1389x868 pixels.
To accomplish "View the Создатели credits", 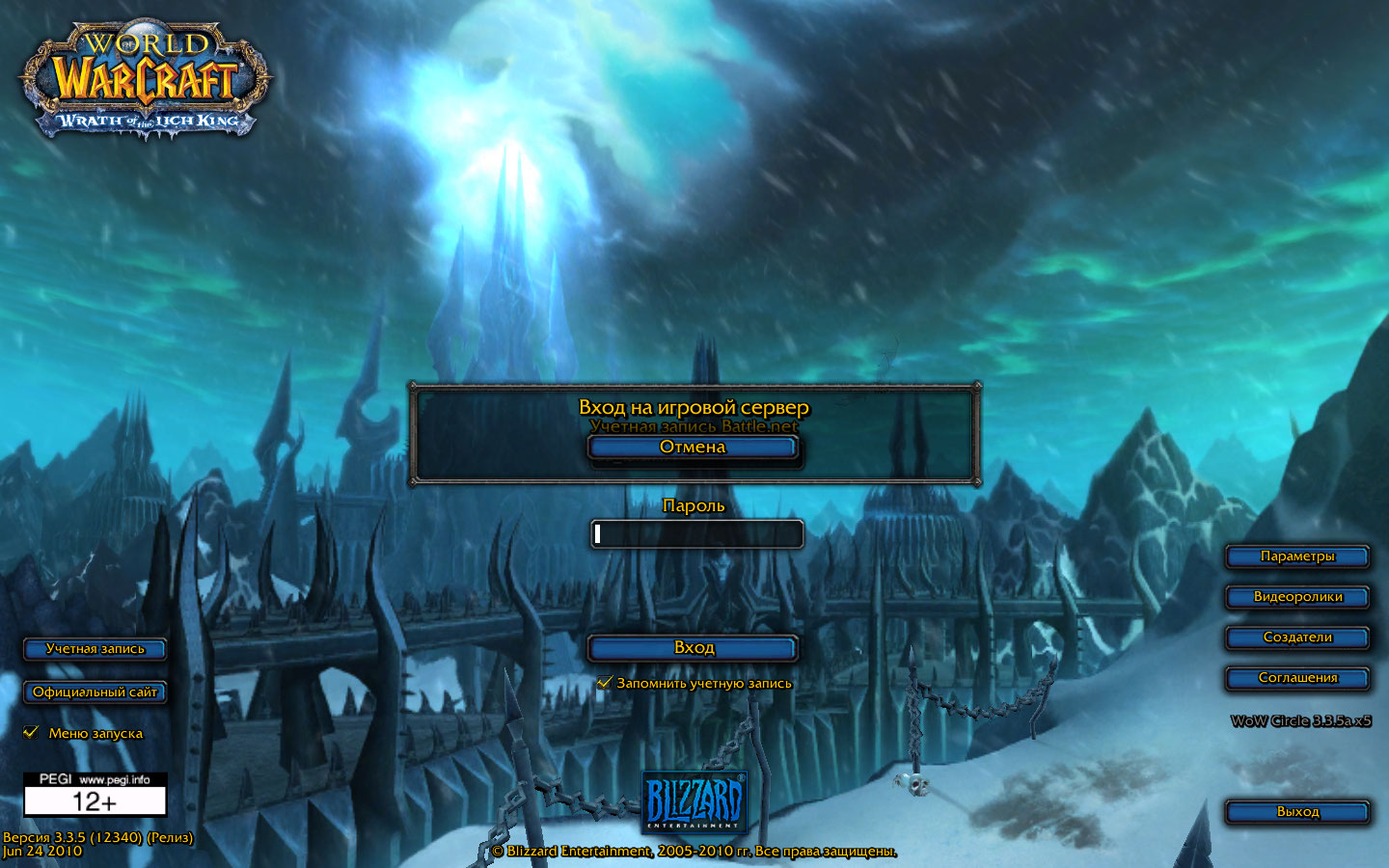I will (1297, 637).
